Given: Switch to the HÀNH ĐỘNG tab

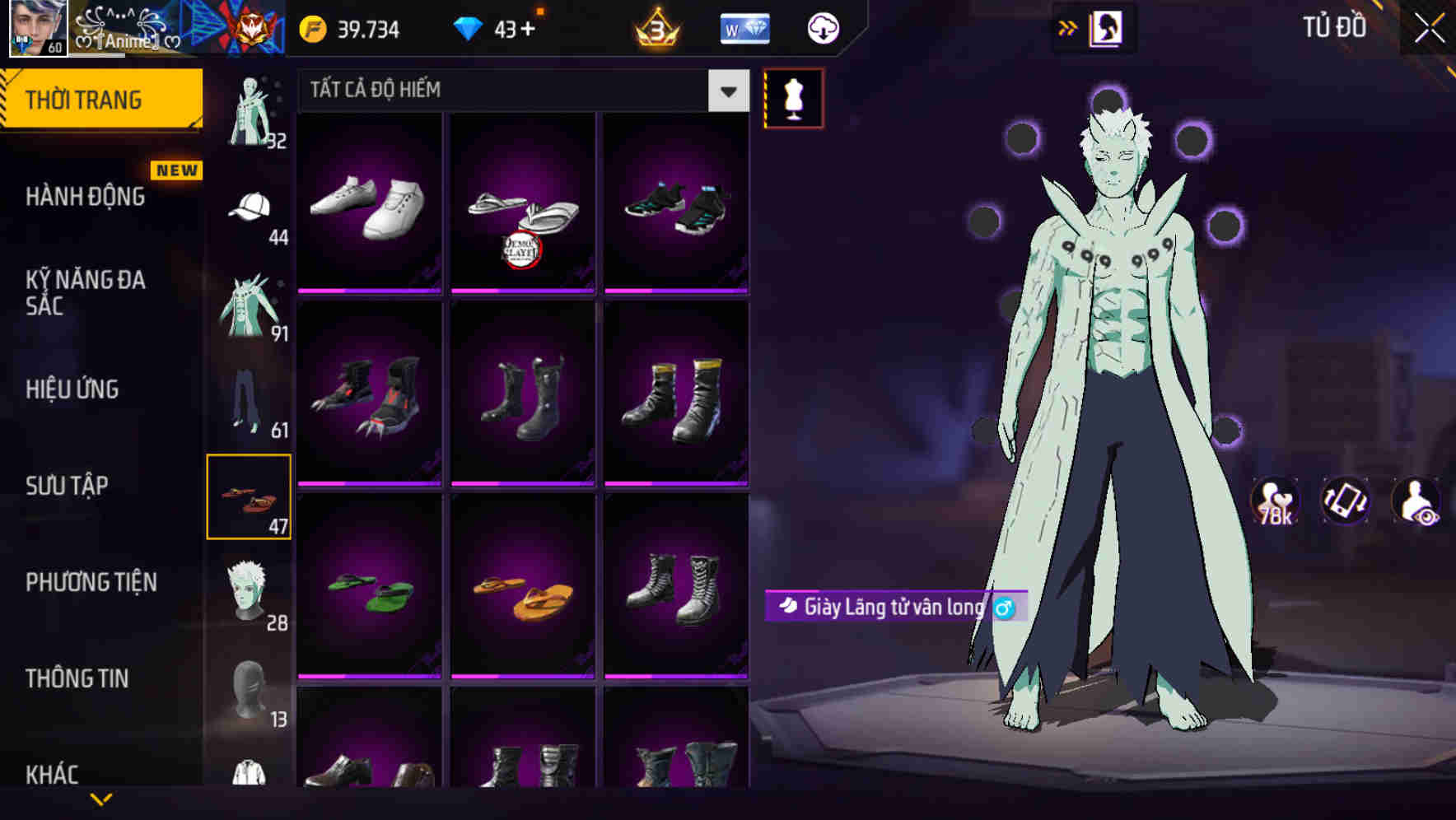Looking at the screenshot, I should [85, 196].
